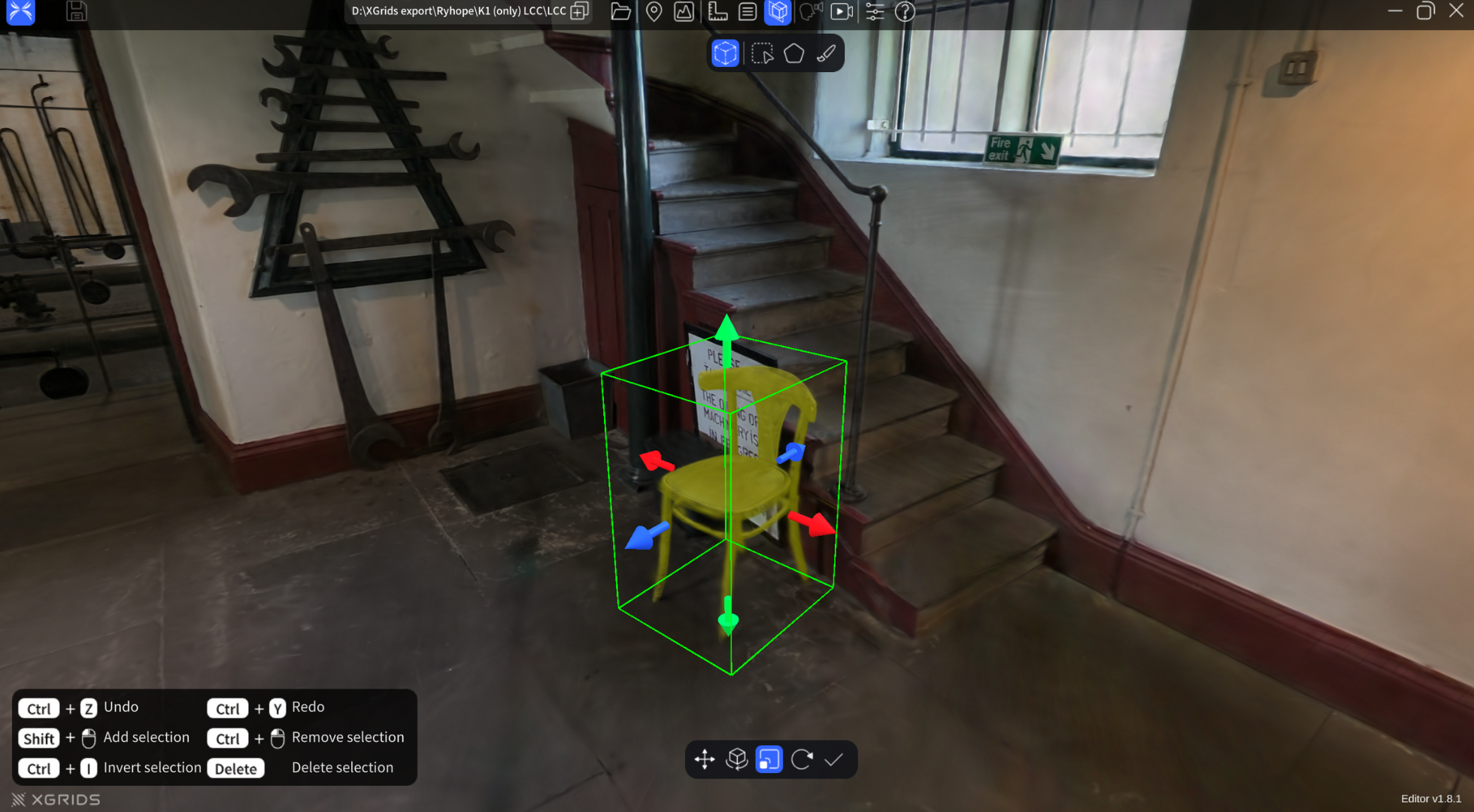Screen dimensions: 1474x812
Task: Open the Help menu
Action: click(x=905, y=12)
